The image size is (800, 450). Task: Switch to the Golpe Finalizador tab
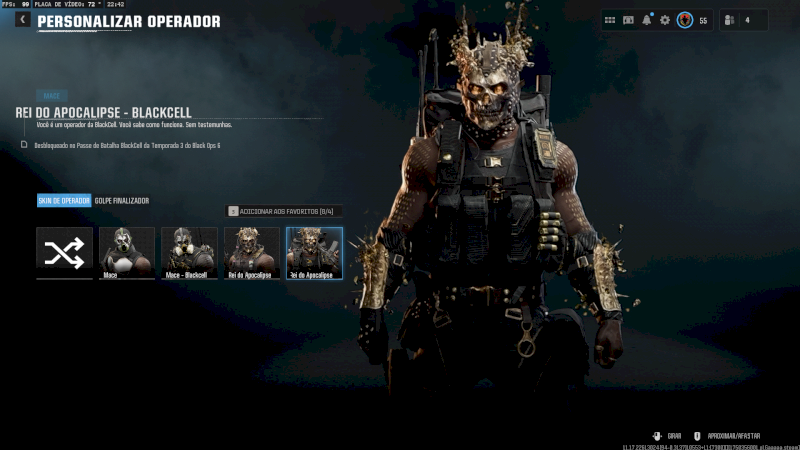pos(122,201)
